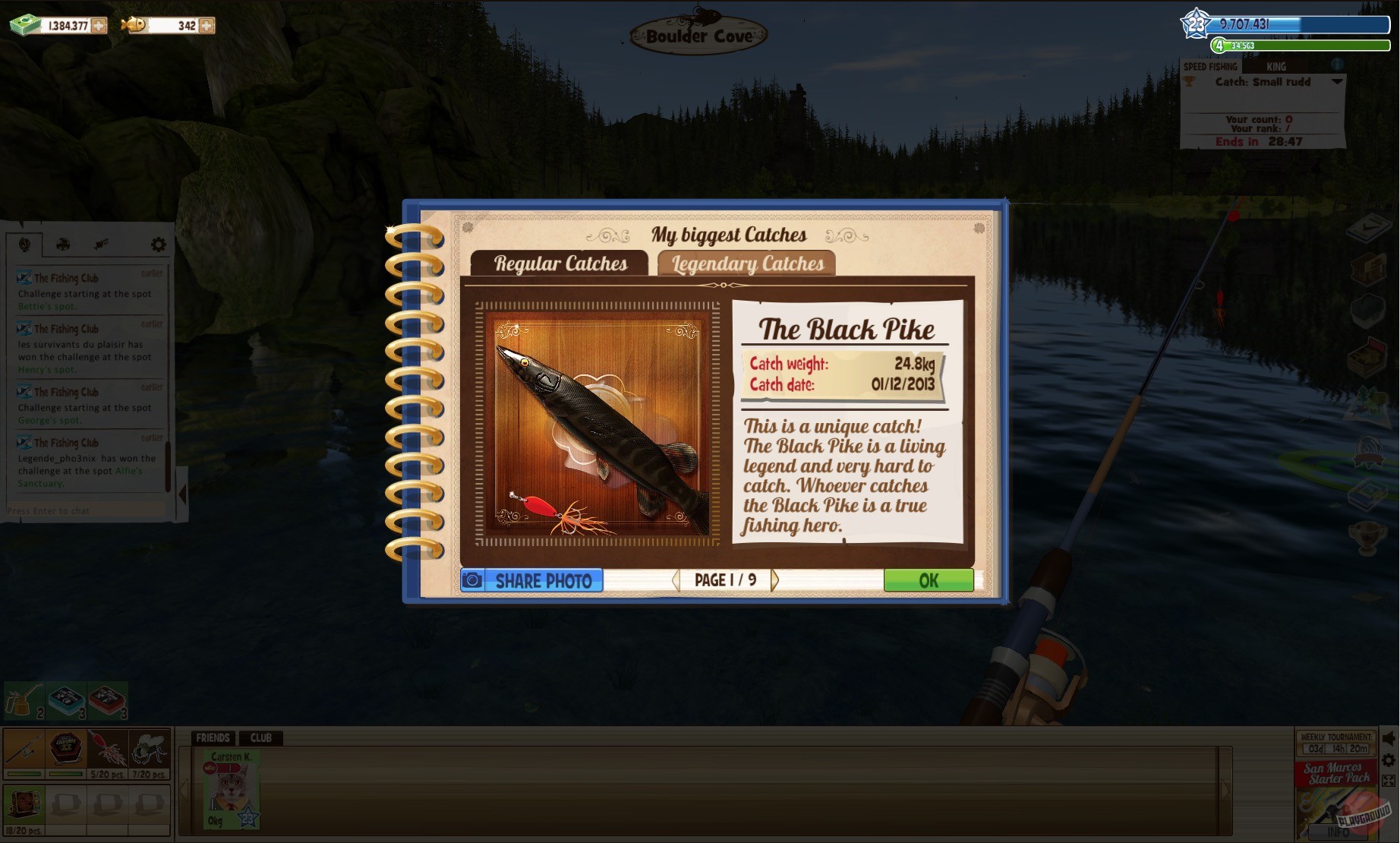Click the Carsten K. friend portrait

pos(230,788)
